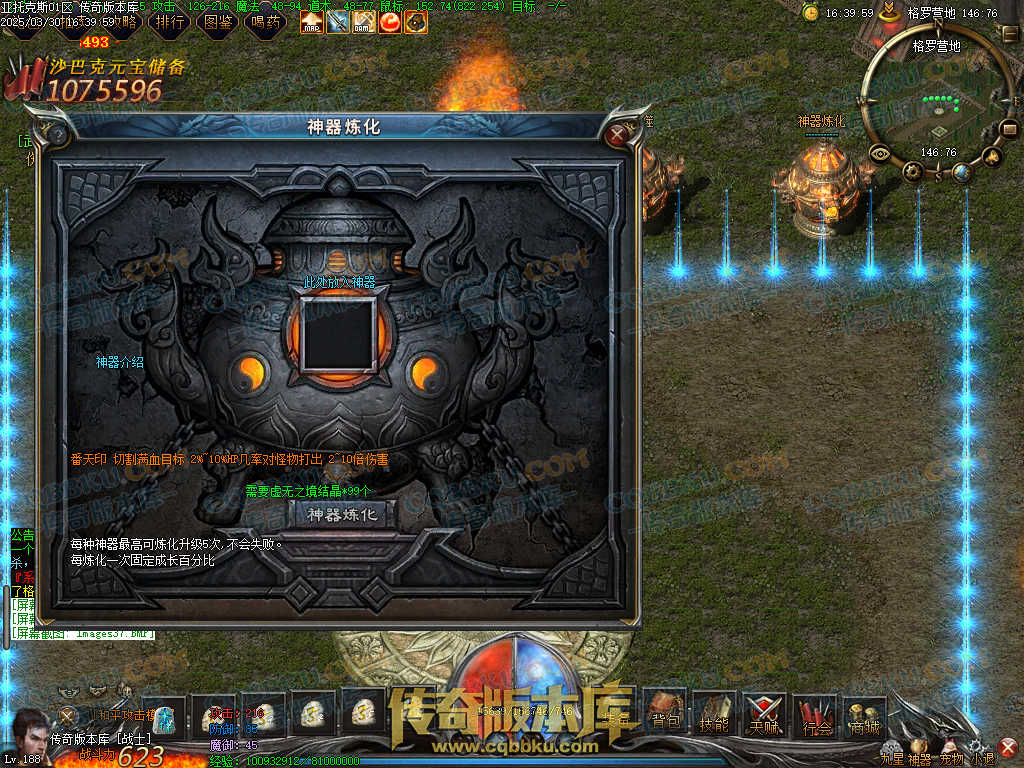
Task: Click the sword icon in top bar
Action: tap(338, 21)
